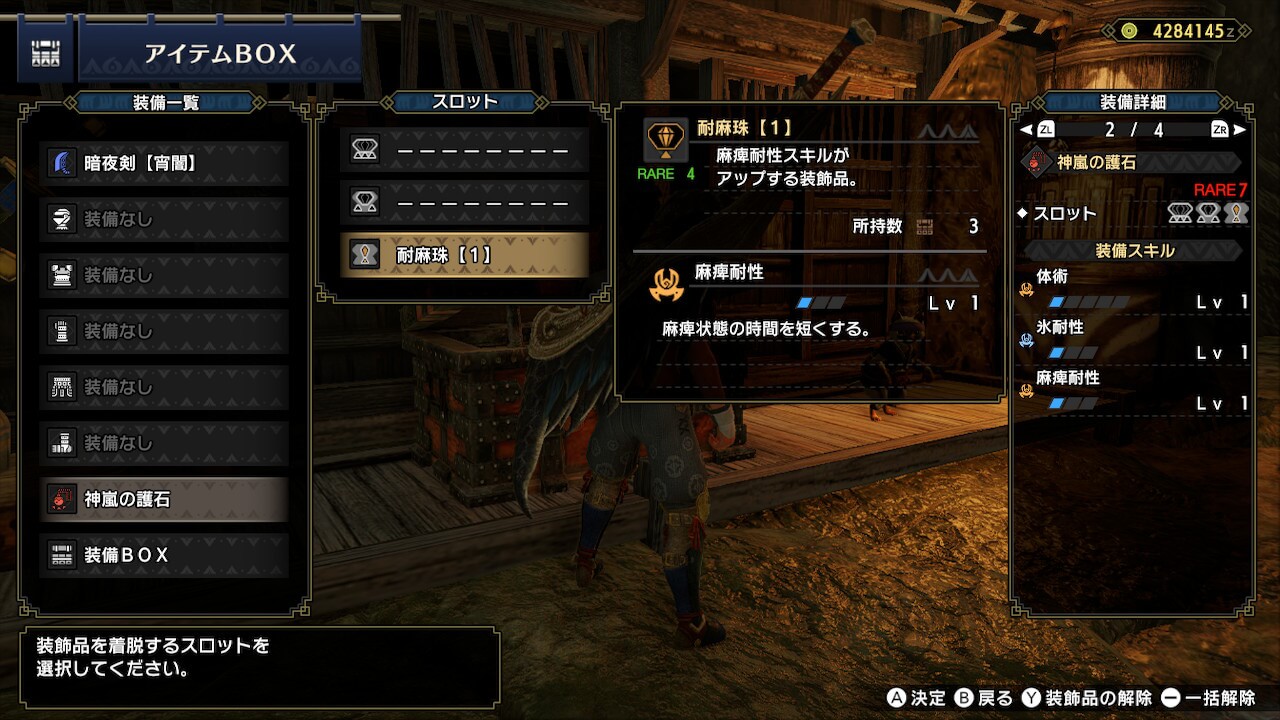
Task: Select the 暗夜剣【宵闇】 weapon entry
Action: point(165,163)
